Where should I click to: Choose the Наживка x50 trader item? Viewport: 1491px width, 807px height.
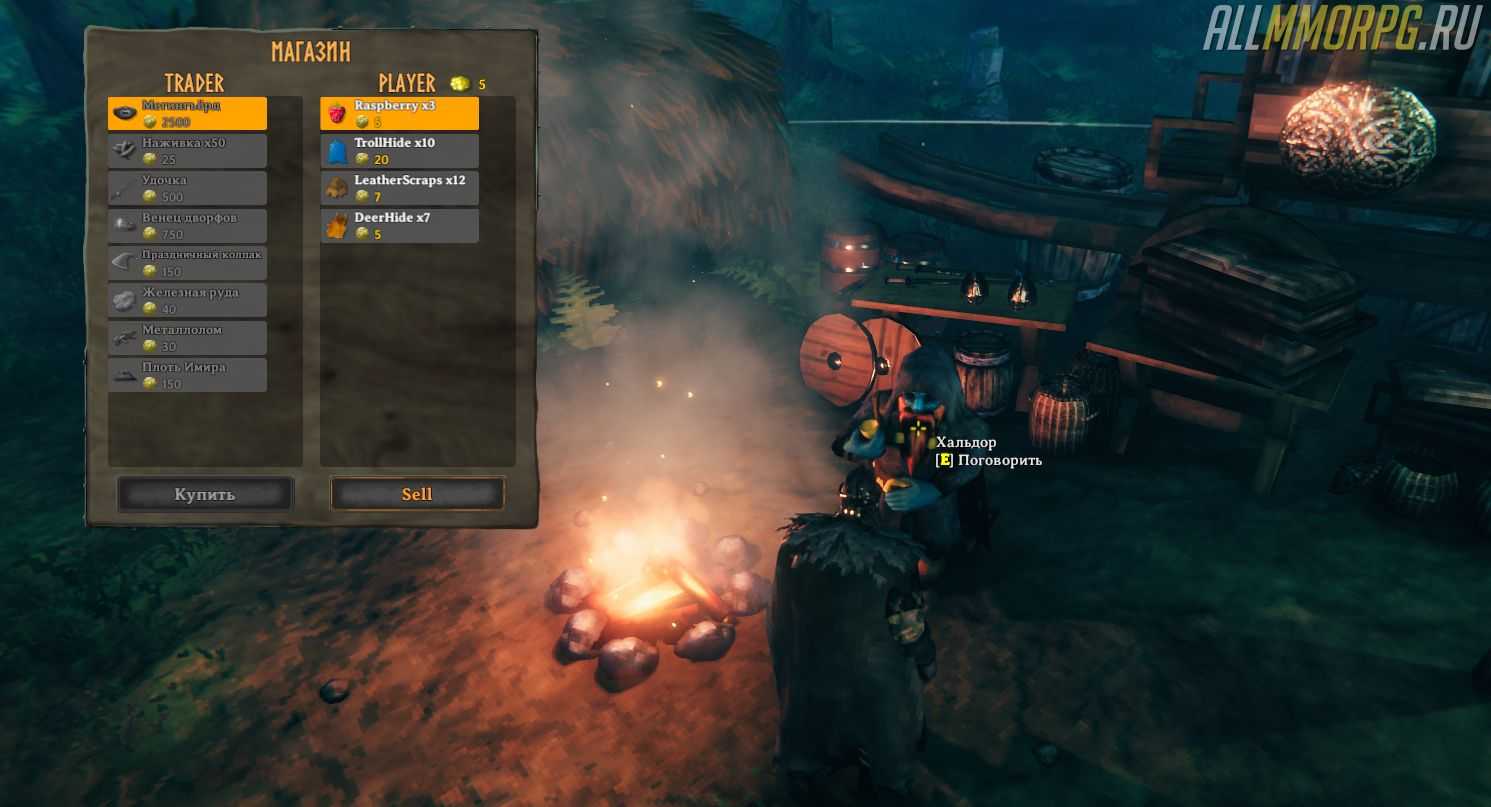pos(187,151)
